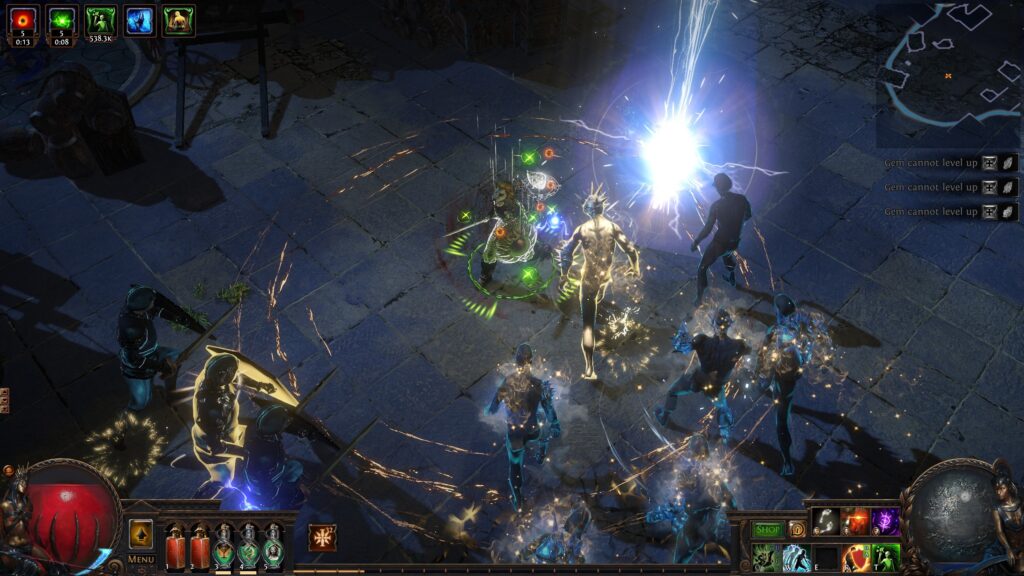Drink the flask in slot 4
The image size is (1024, 576).
[248, 547]
